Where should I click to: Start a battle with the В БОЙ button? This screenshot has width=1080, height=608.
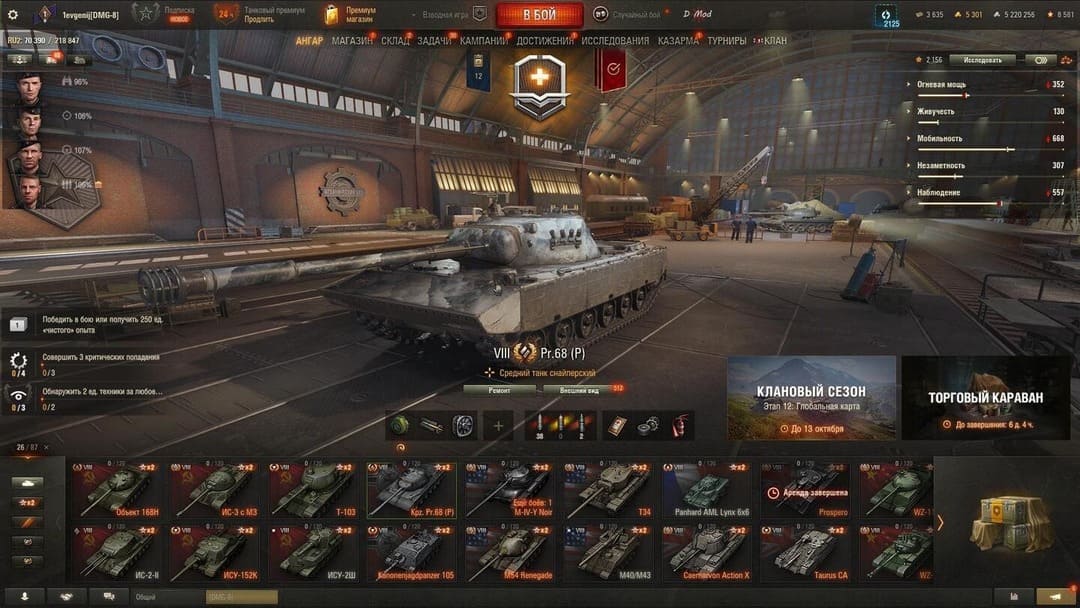tap(539, 14)
